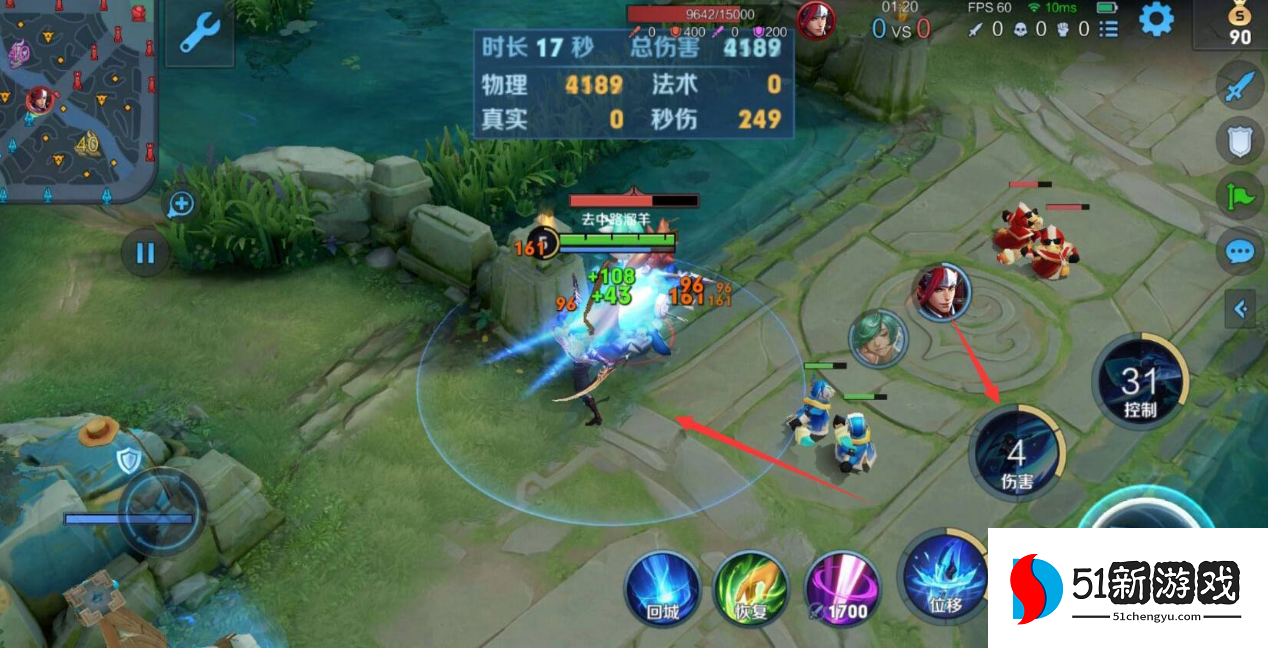1268x648 pixels.
Task: Open the scoreboard list icon
Action: point(1108,30)
